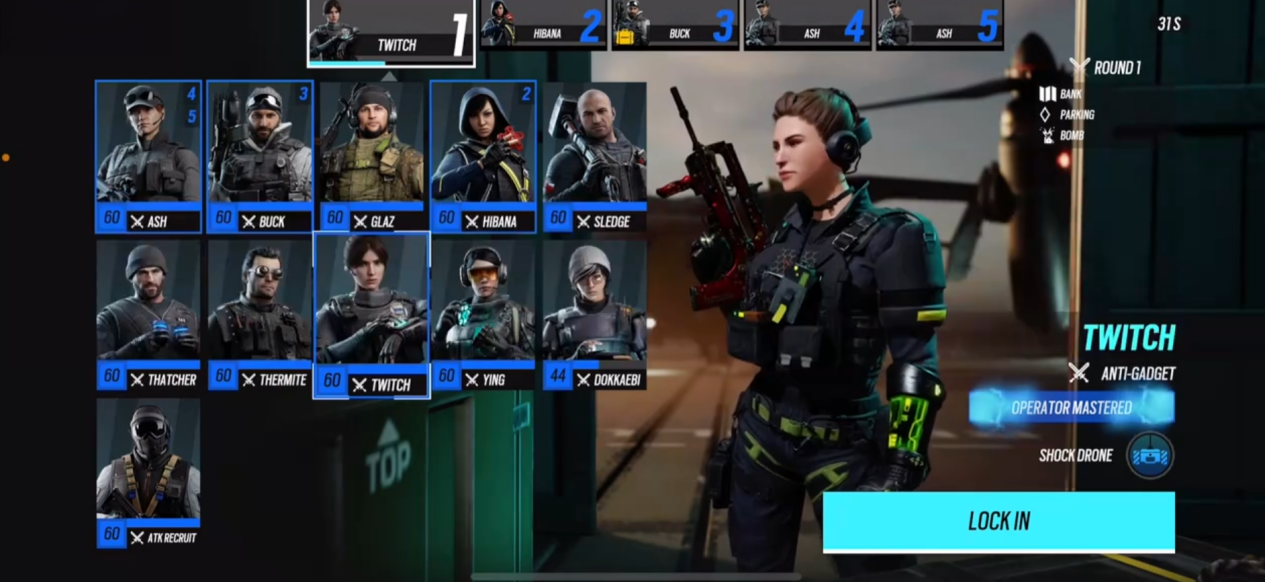
Task: Pick the ATK Recruit operator card
Action: [x=148, y=472]
